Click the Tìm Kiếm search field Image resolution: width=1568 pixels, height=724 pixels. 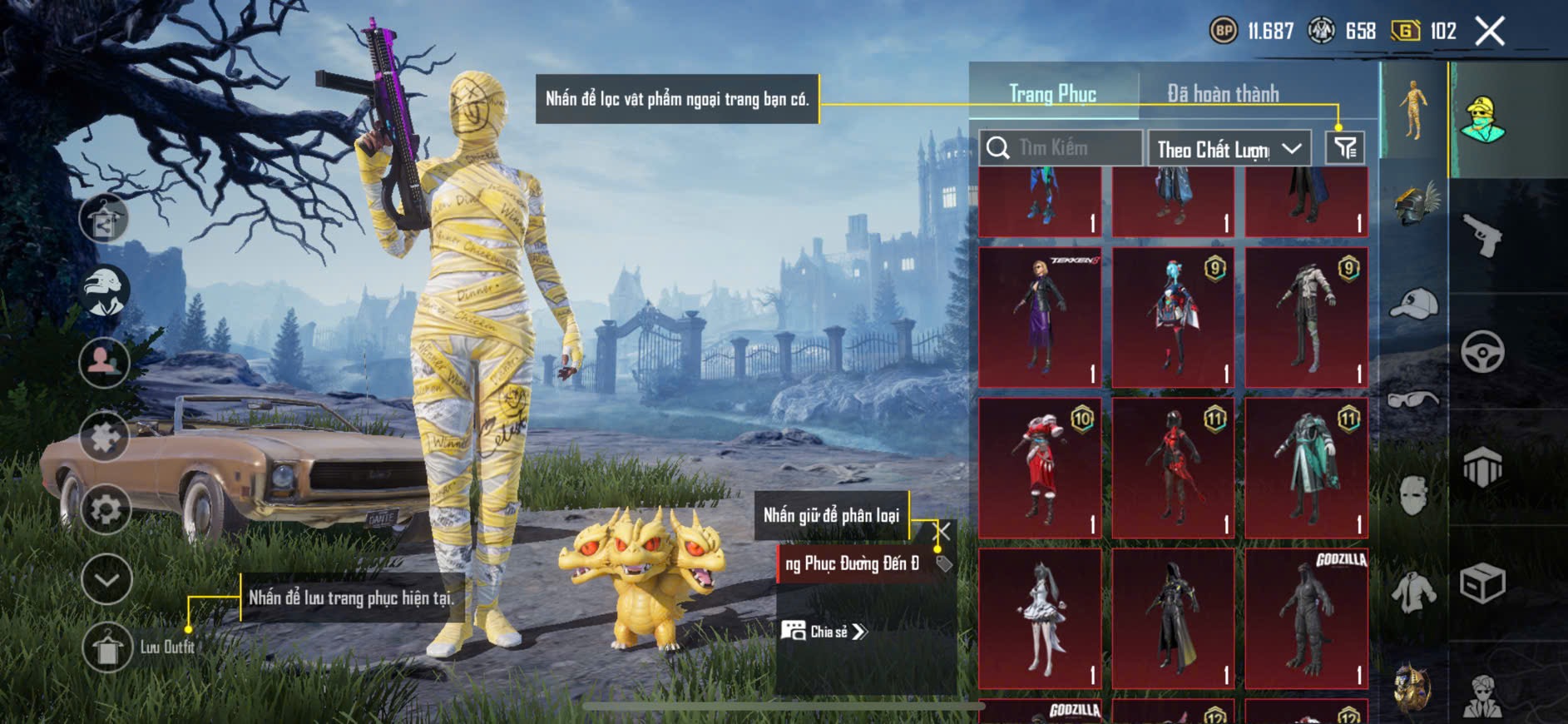click(x=1061, y=148)
